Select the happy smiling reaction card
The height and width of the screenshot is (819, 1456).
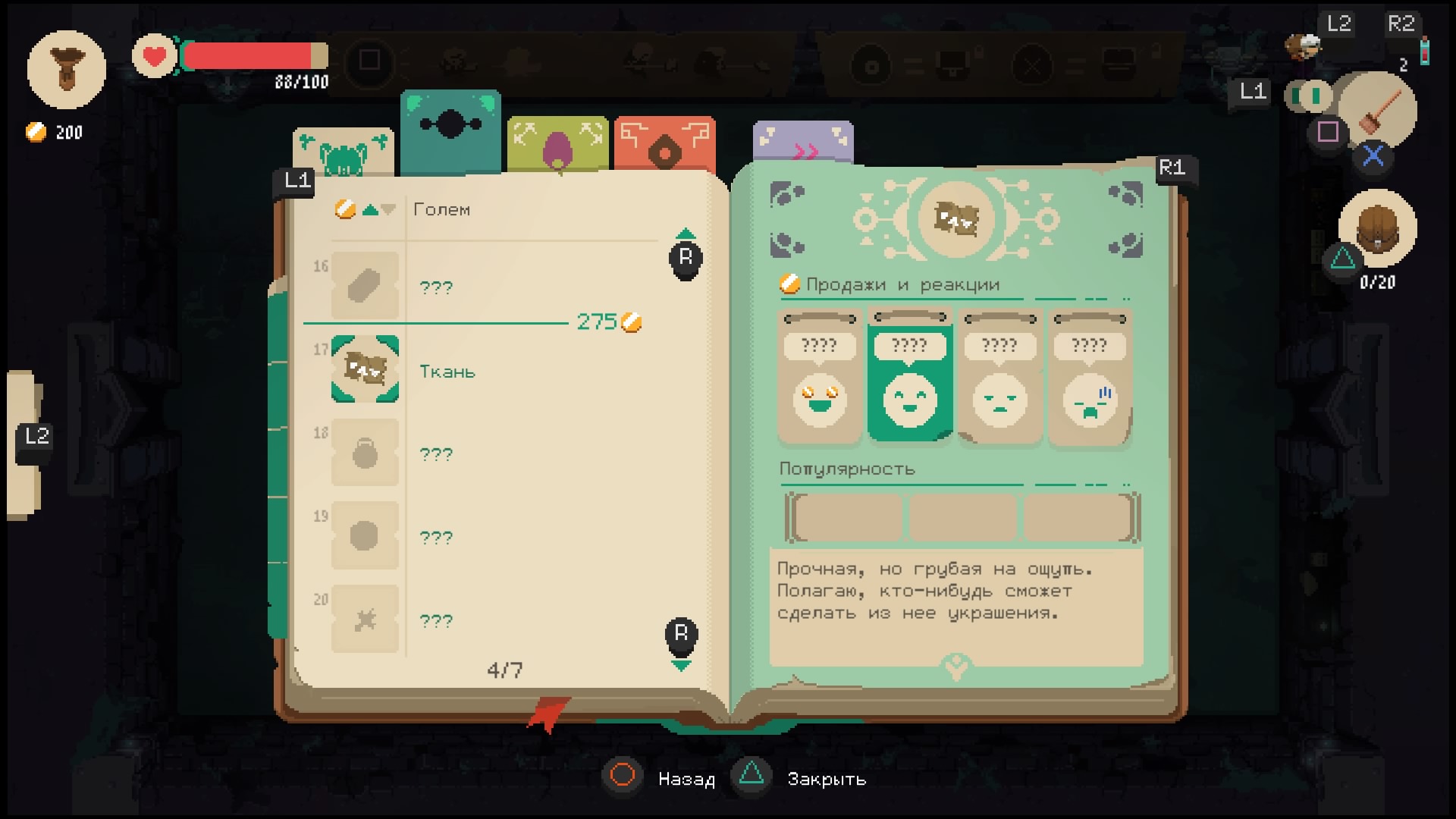point(909,377)
